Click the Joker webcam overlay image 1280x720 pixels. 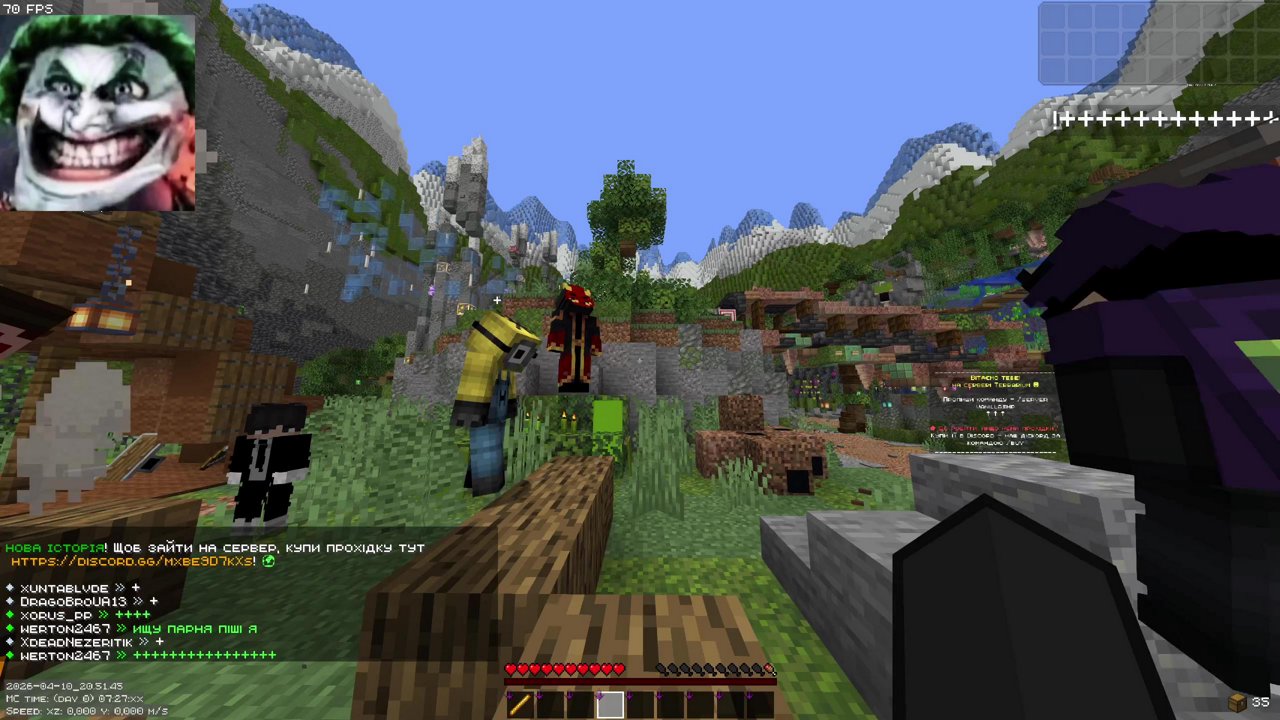coord(100,110)
